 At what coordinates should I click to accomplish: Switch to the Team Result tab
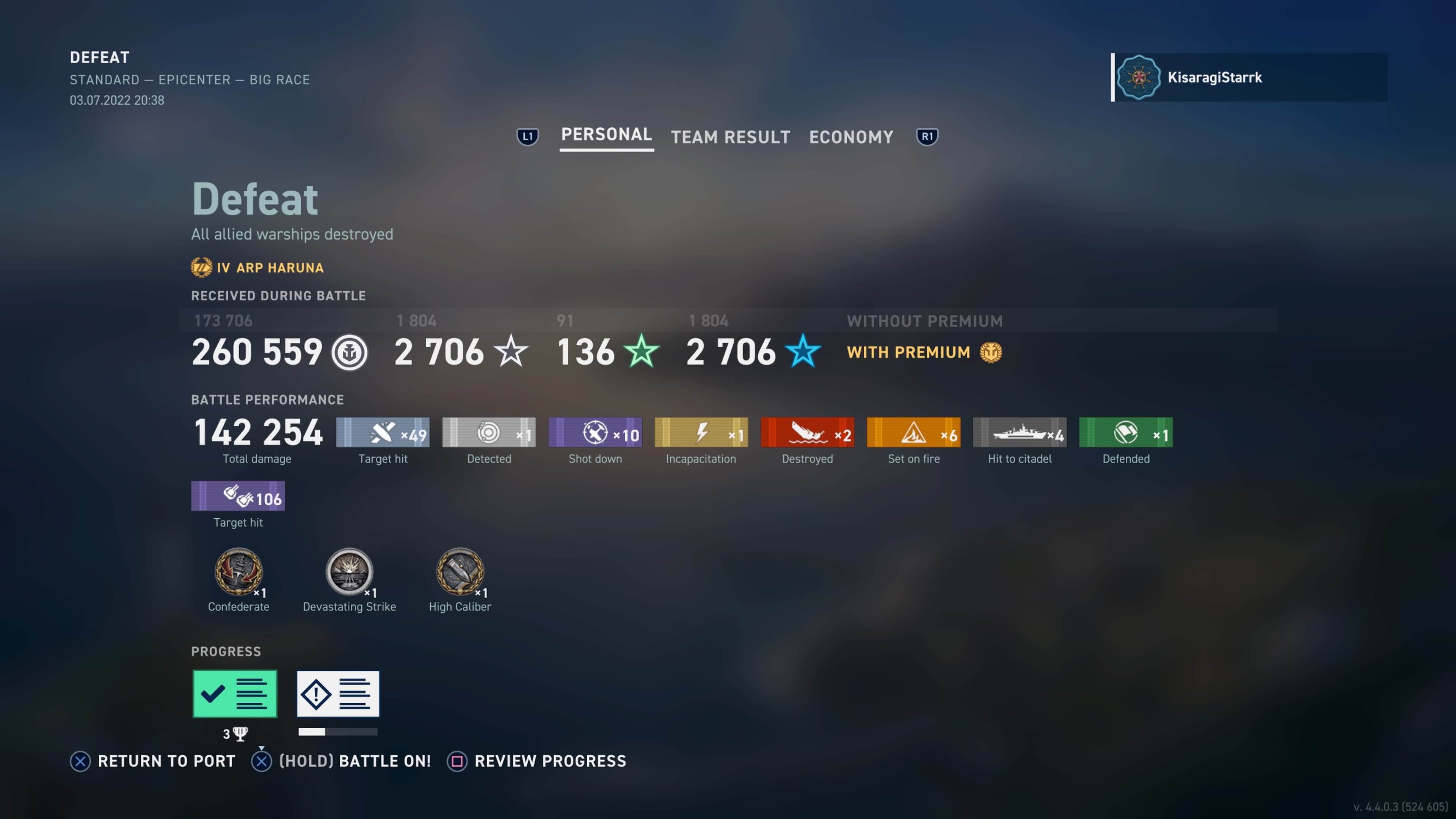tap(730, 137)
